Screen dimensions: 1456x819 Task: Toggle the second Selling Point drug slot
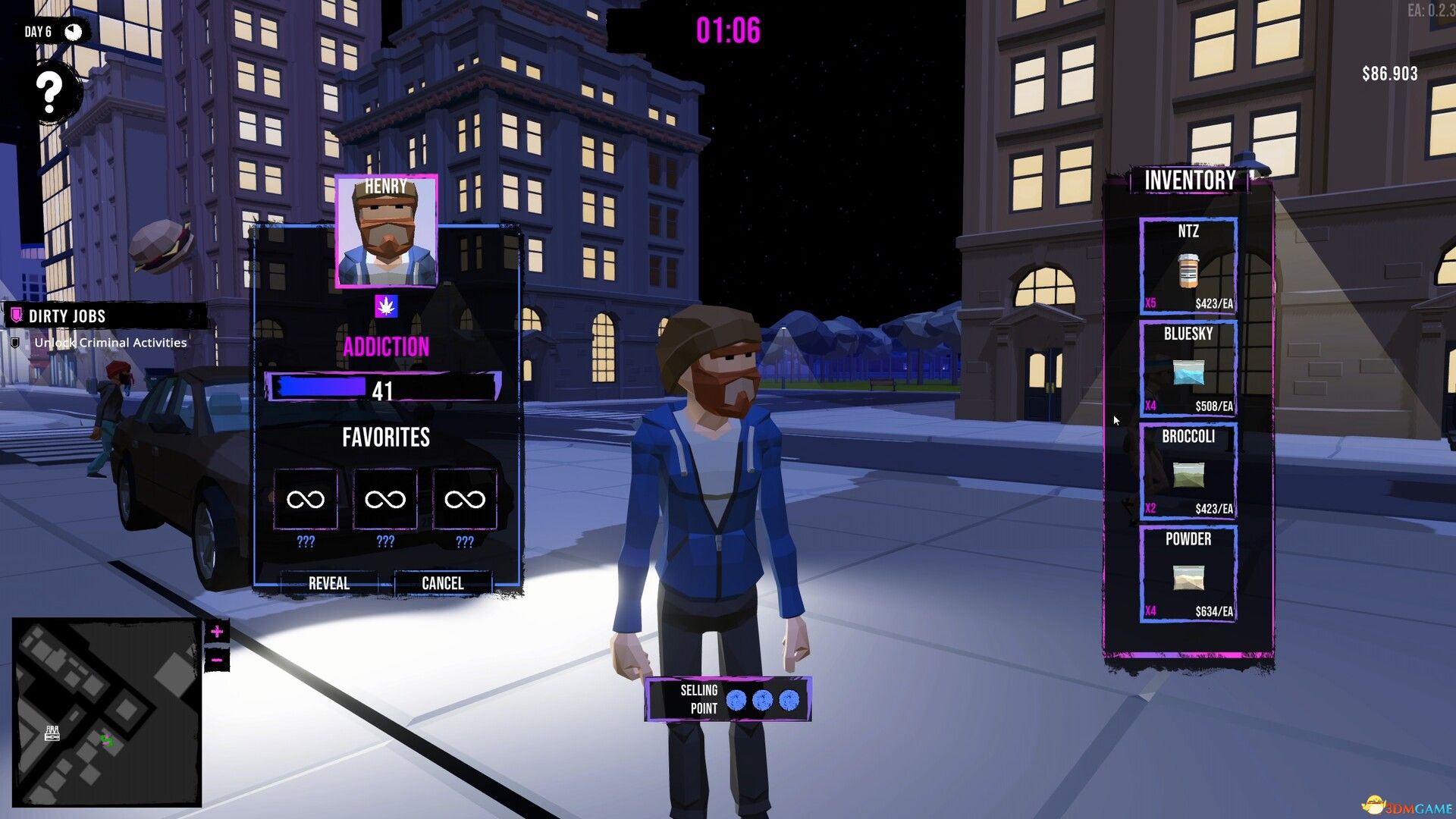(x=761, y=700)
